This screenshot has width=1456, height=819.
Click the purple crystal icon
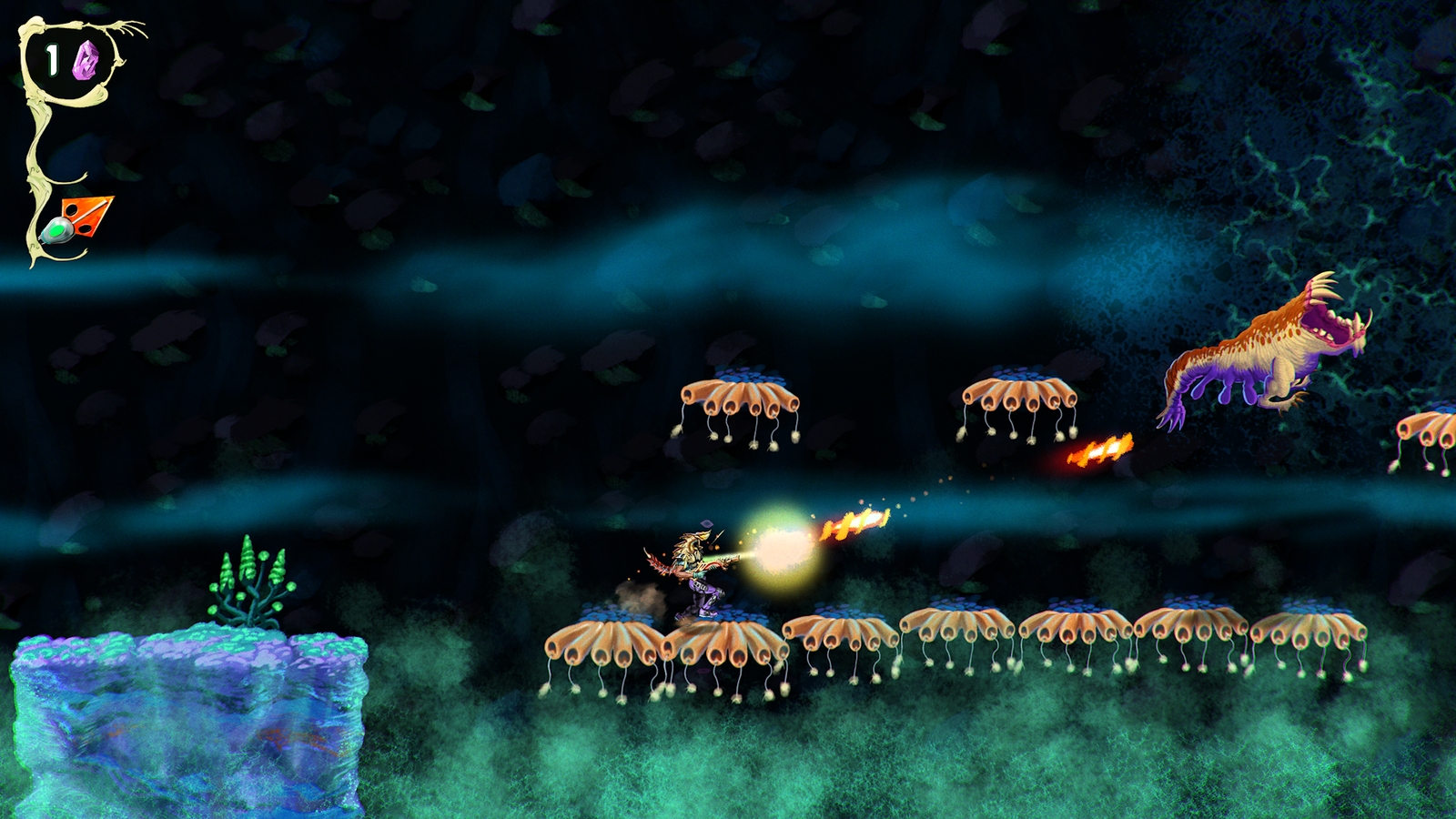[86, 60]
